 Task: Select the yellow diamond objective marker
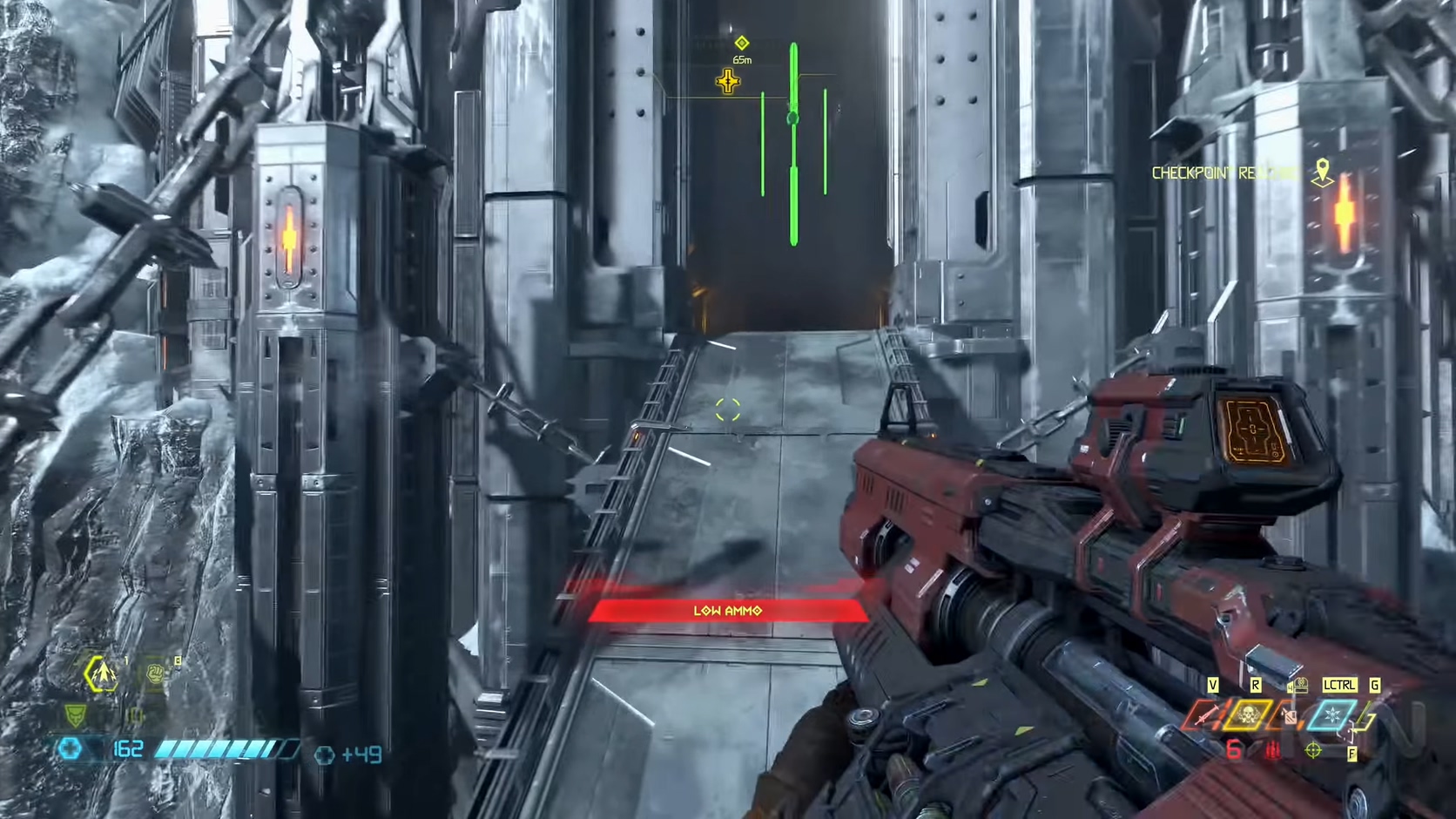tap(741, 43)
